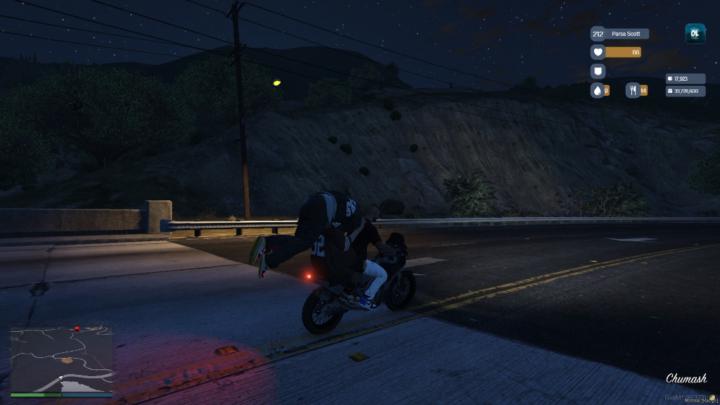Click the shield armor icon
Screen dimensions: 720x405
[x=598, y=71]
